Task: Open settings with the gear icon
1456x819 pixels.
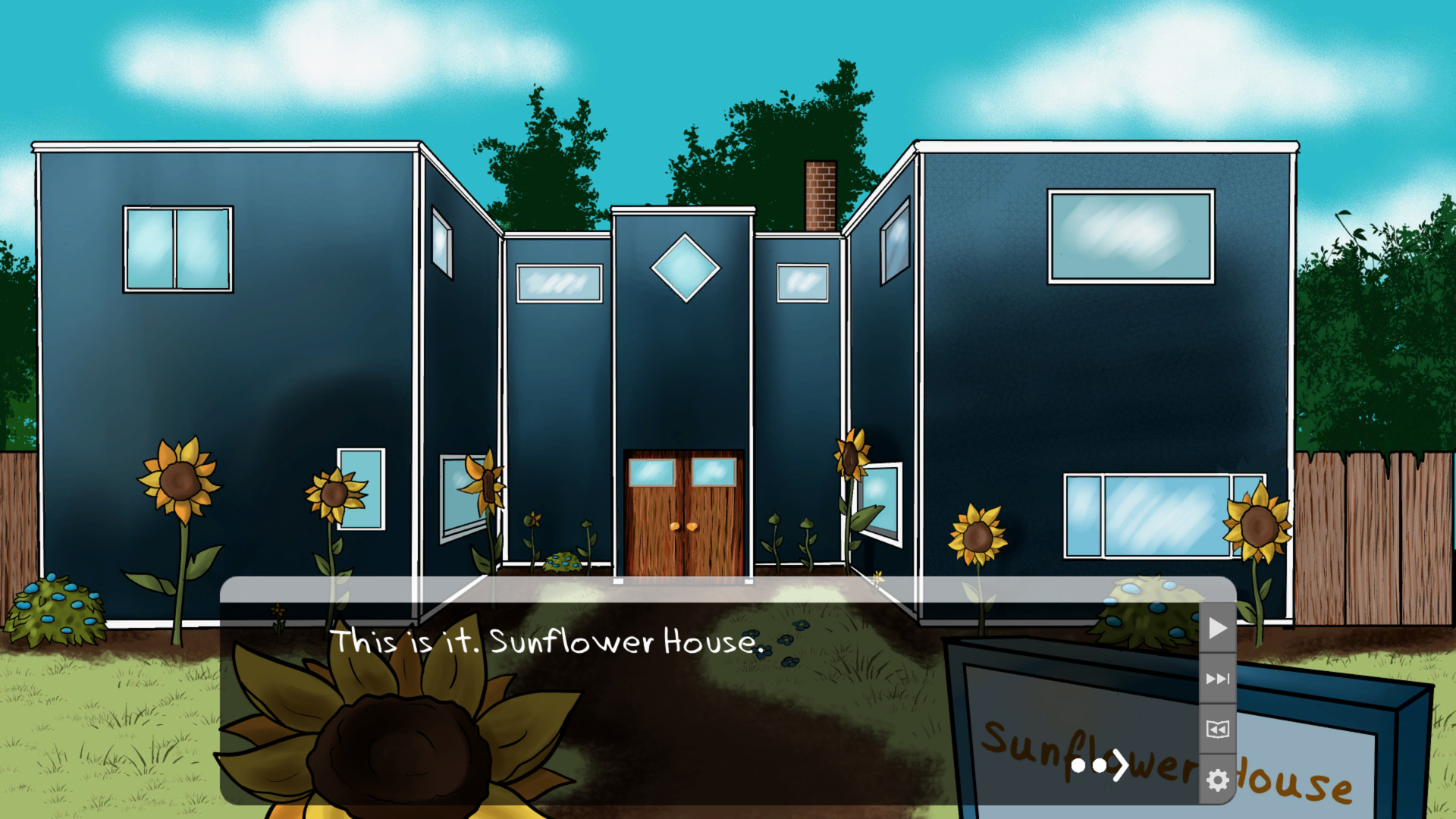Action: tap(1216, 778)
